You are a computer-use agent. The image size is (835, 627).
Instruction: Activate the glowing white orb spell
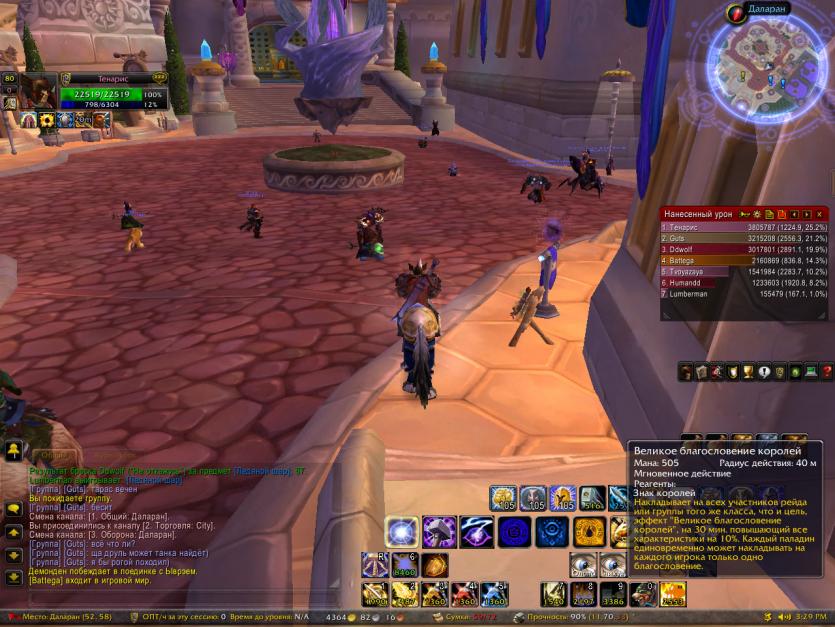[x=402, y=532]
